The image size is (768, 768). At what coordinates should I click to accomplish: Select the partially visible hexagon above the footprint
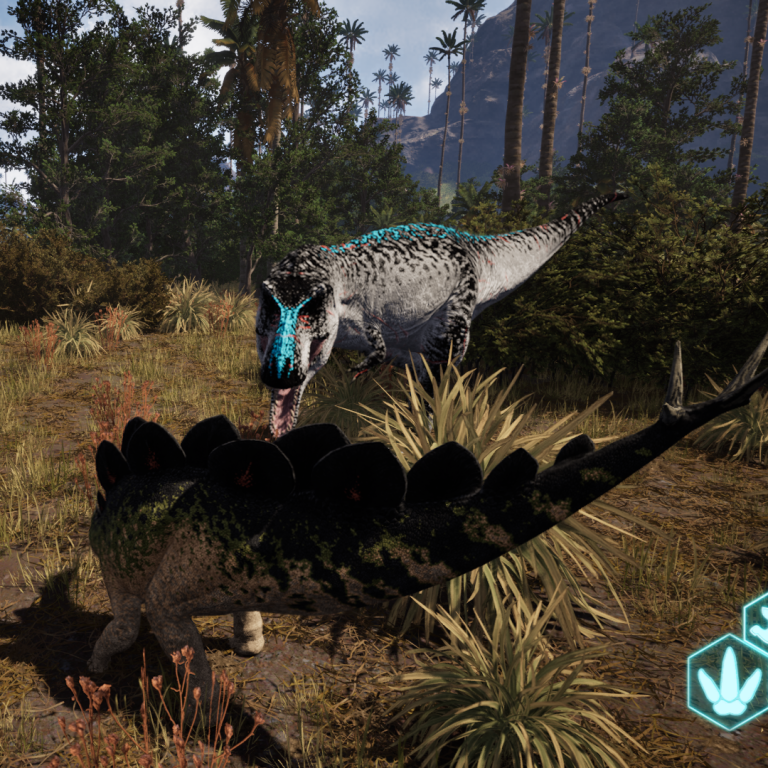coord(758,620)
